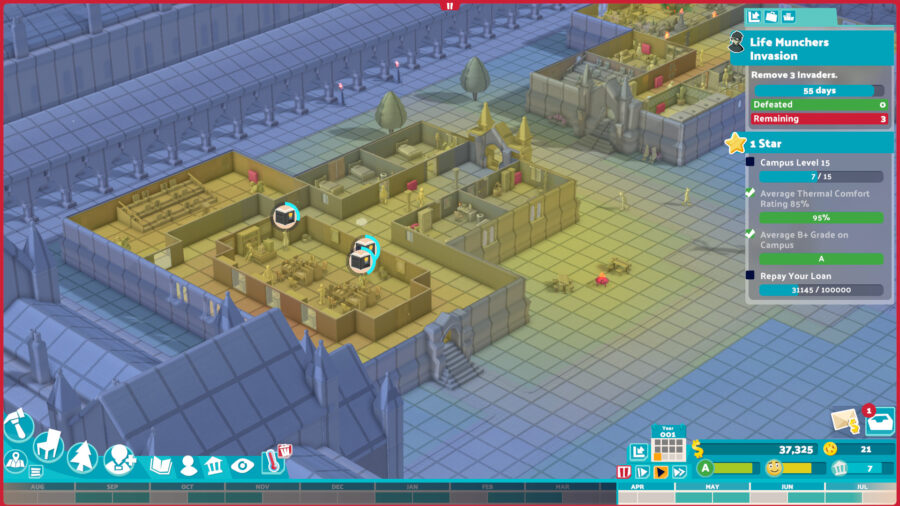Toggle the eye visualisation mode icon
The width and height of the screenshot is (900, 506).
coord(242,465)
